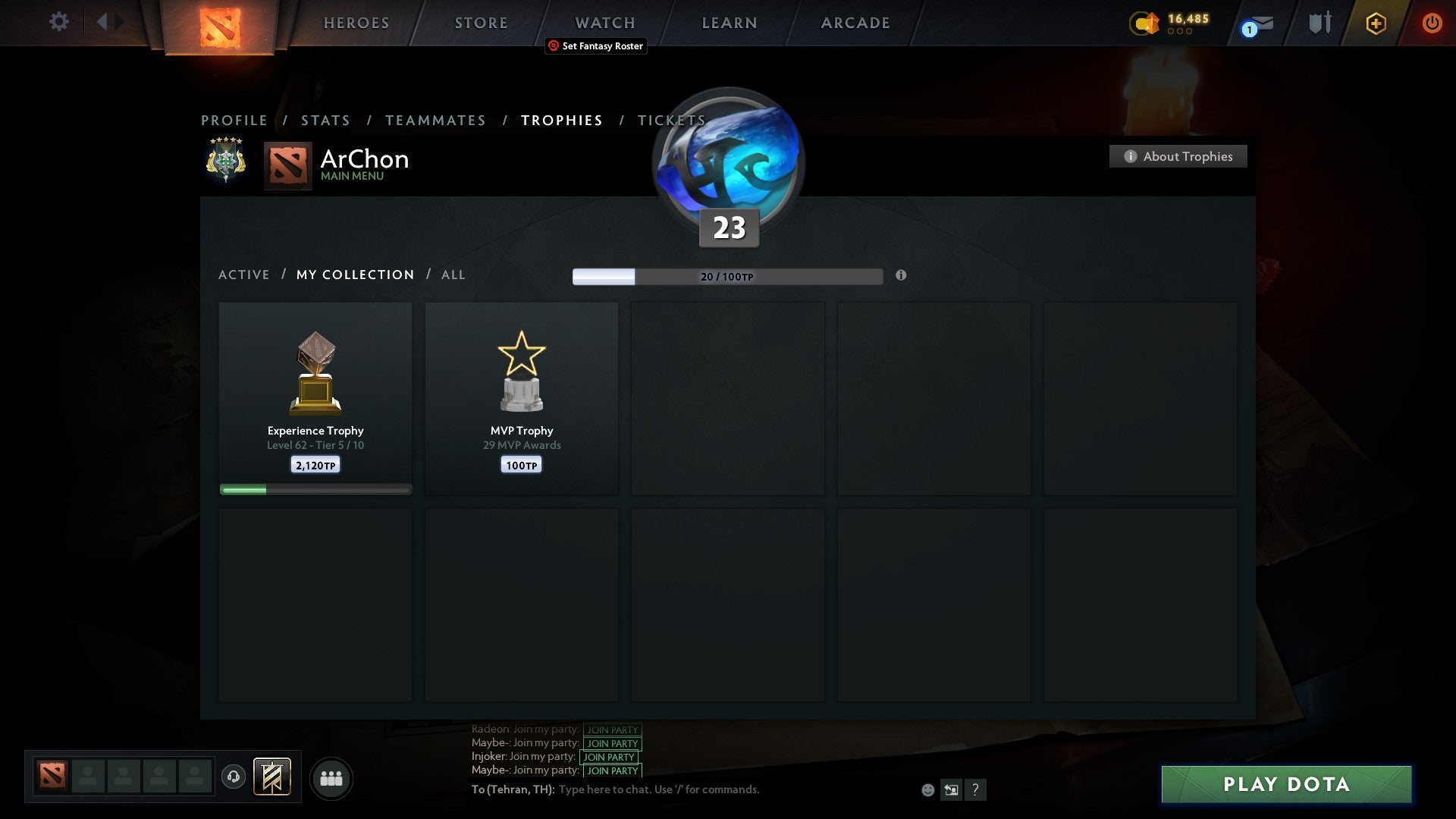Switch to the STATS tab
Viewport: 1456px width, 819px height.
[325, 120]
